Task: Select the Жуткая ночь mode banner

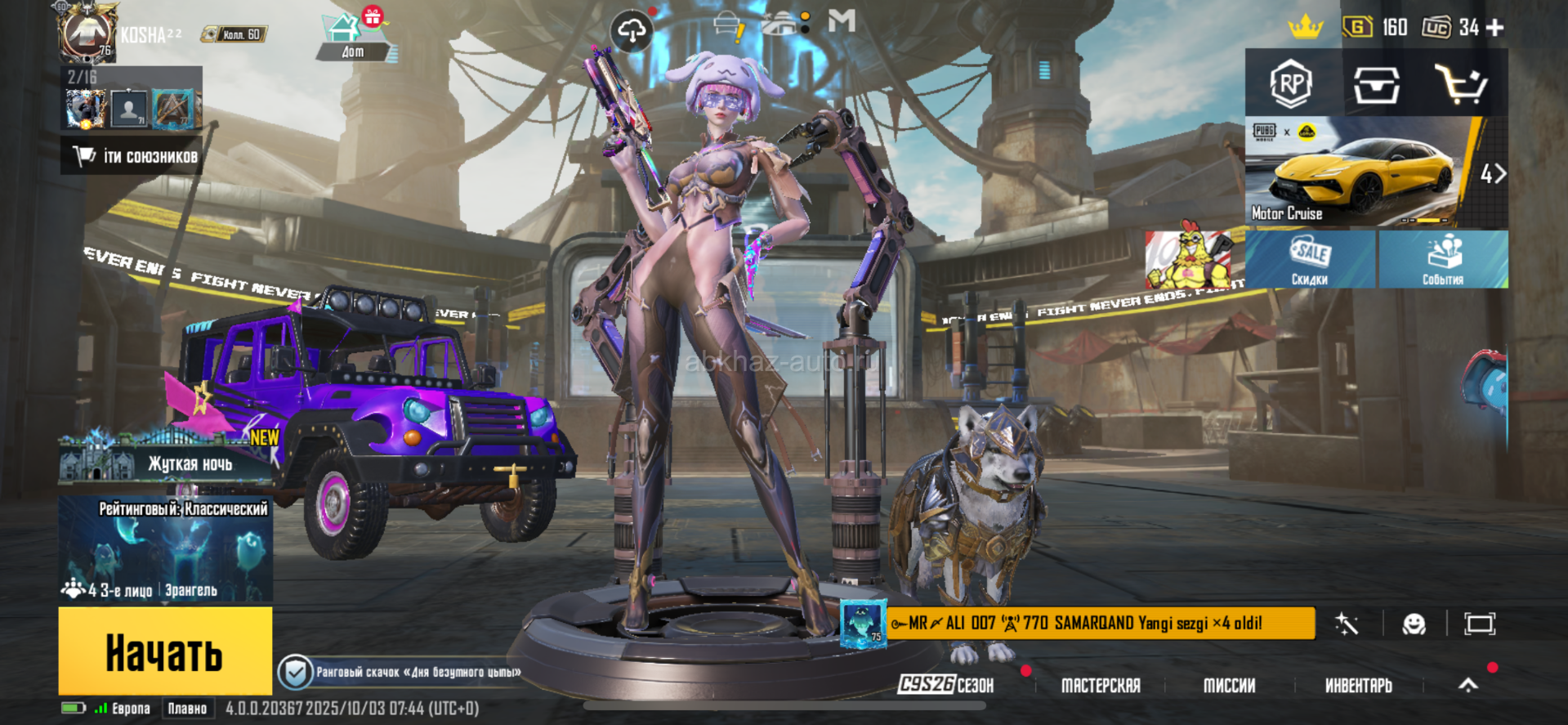Action: coord(165,463)
